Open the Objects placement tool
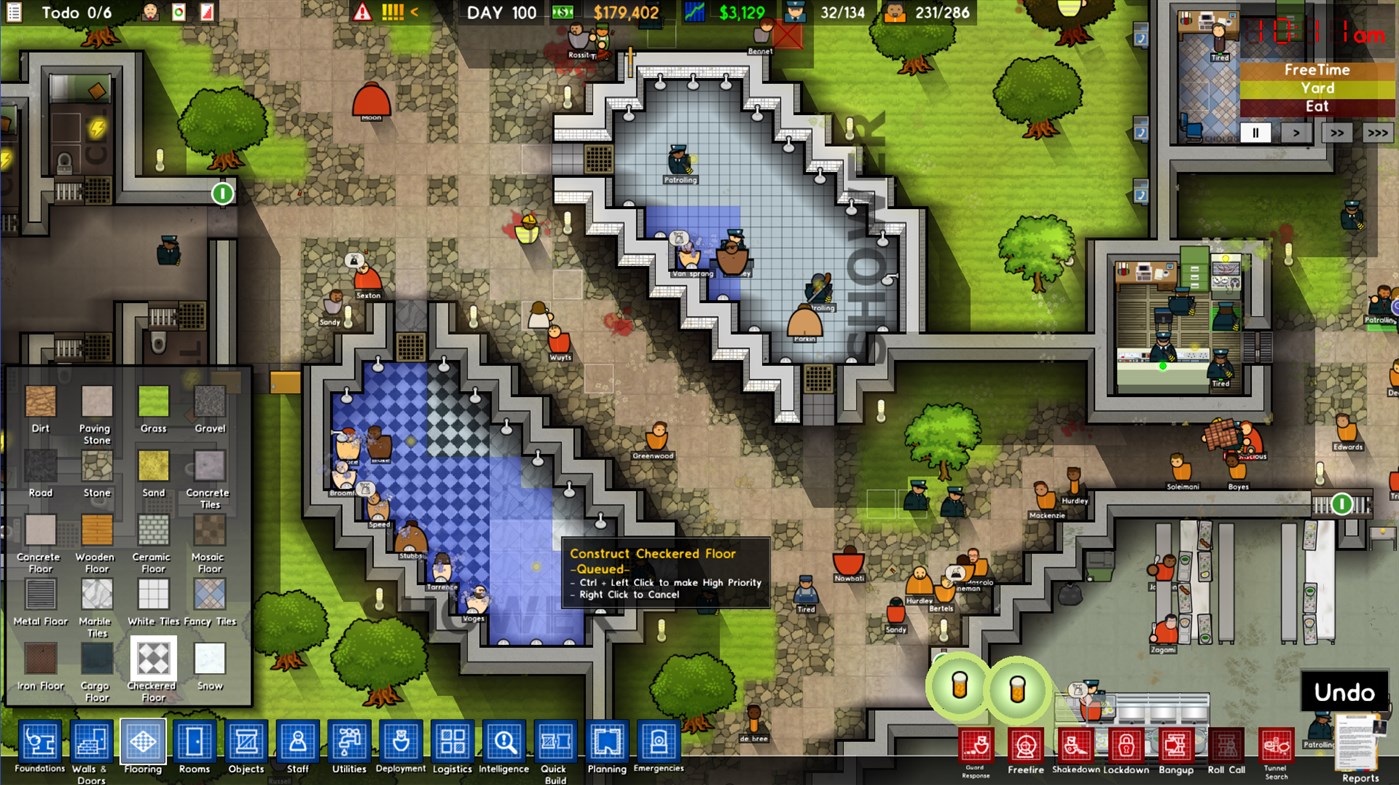 [x=245, y=742]
